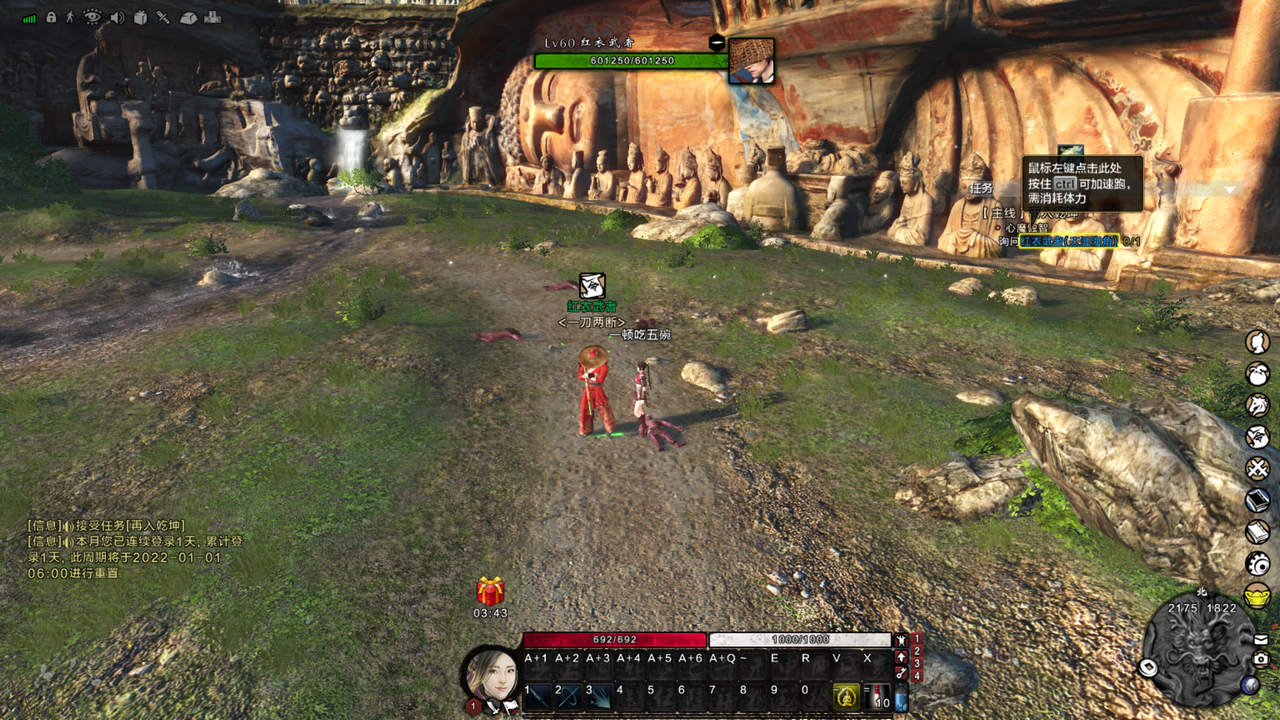
Task: Activate the sword skill in slot 1
Action: pos(537,696)
